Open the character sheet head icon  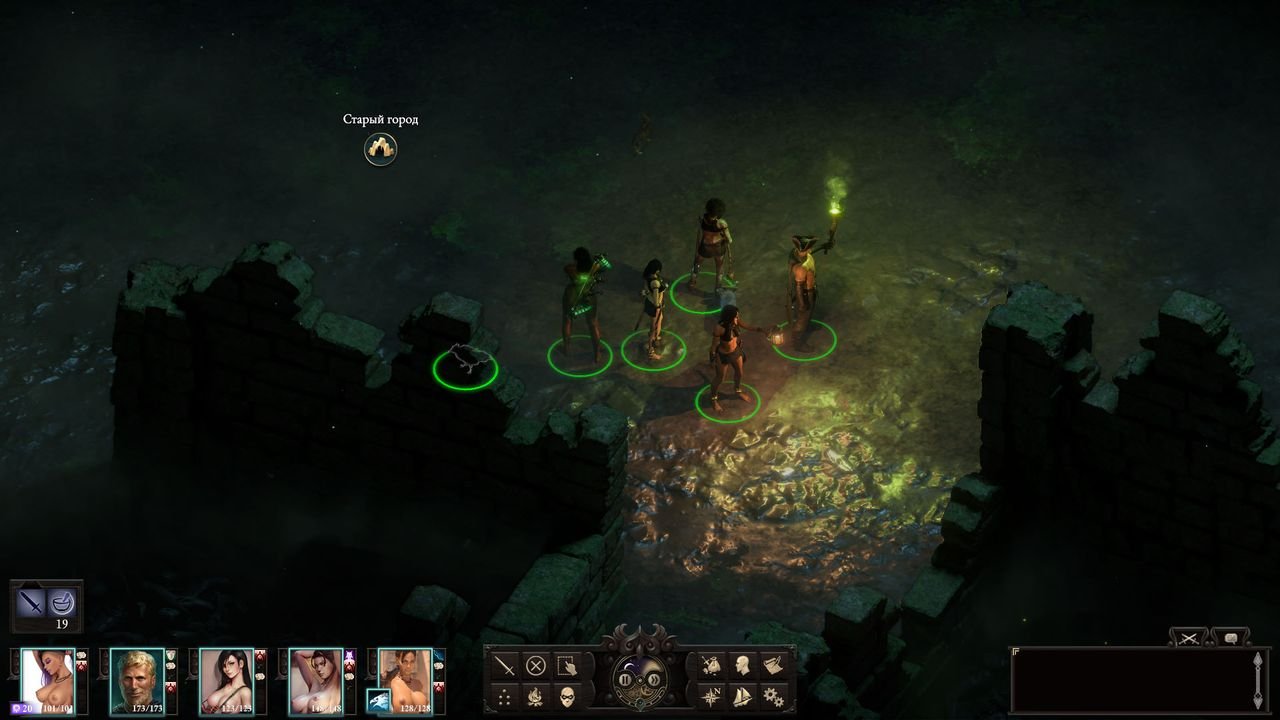point(742,665)
